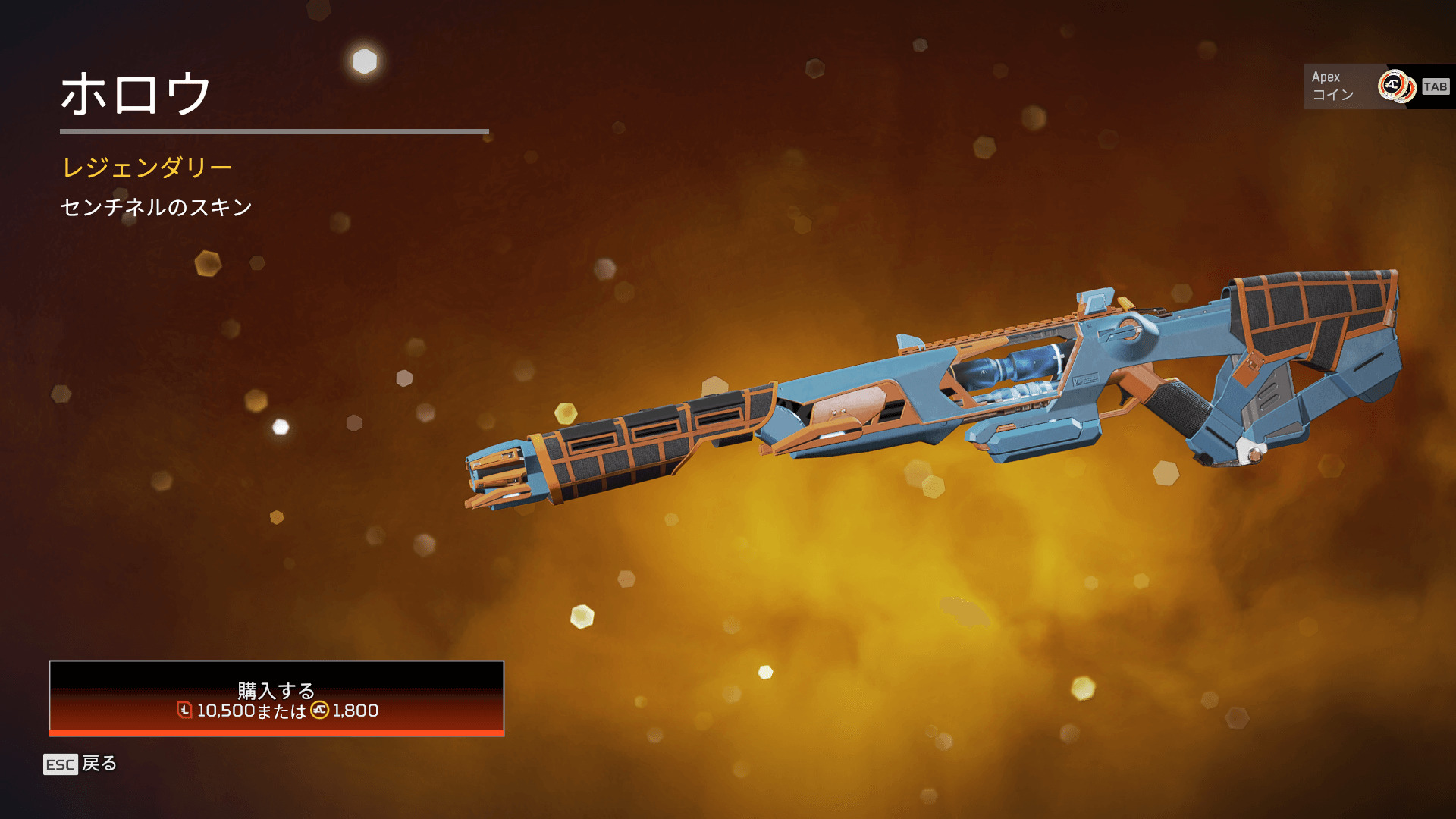Viewport: 1456px width, 819px height.
Task: Purchase the Sentinel skin with the 購入する button
Action: tap(276, 698)
